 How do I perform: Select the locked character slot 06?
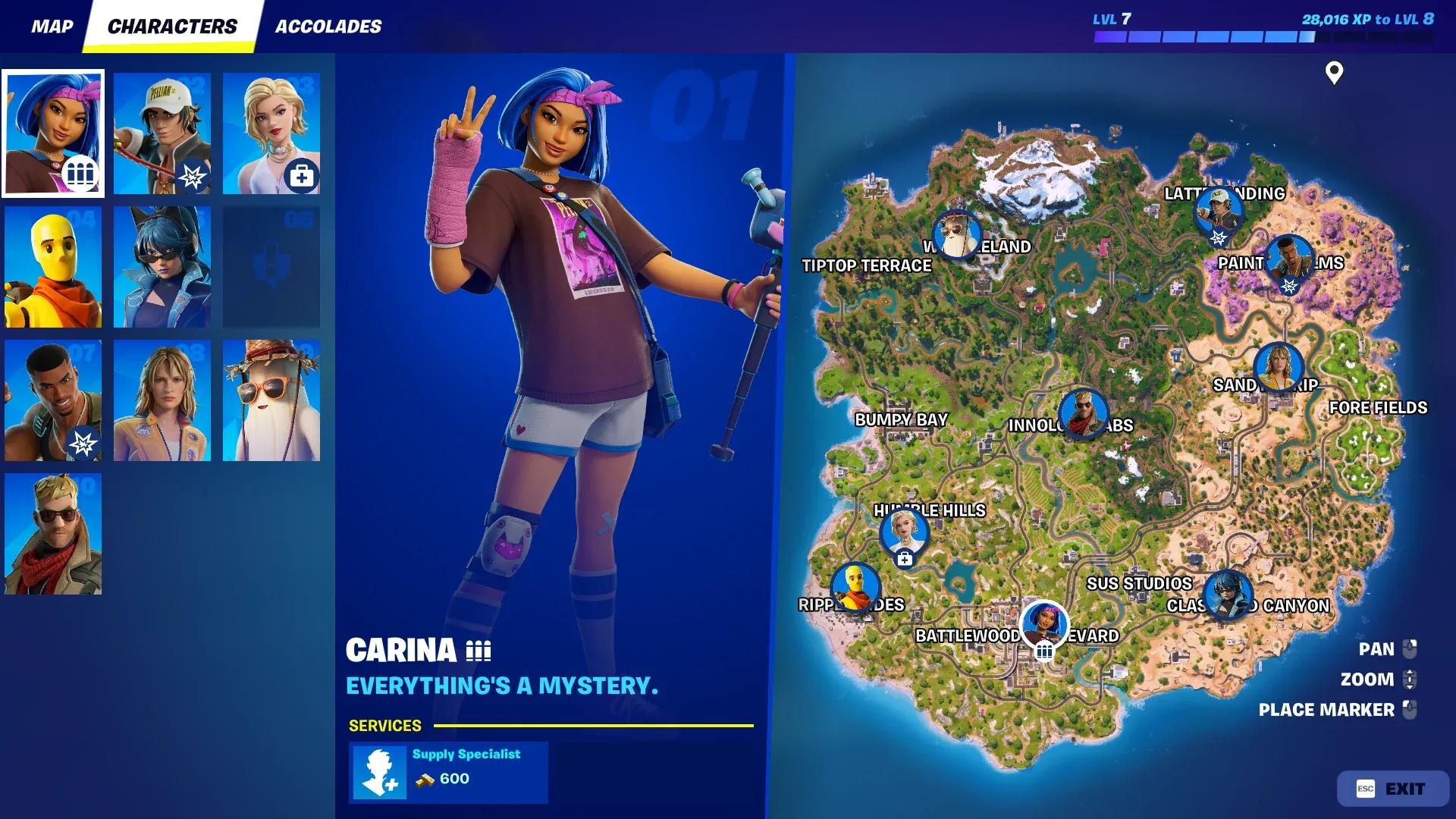(271, 265)
